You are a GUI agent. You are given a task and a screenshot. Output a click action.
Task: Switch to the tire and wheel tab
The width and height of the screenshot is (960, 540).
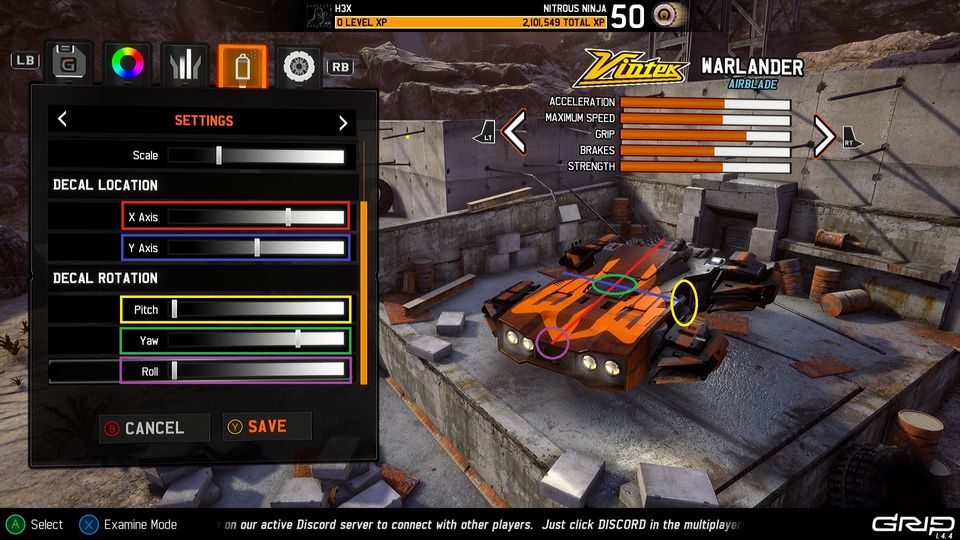point(298,65)
